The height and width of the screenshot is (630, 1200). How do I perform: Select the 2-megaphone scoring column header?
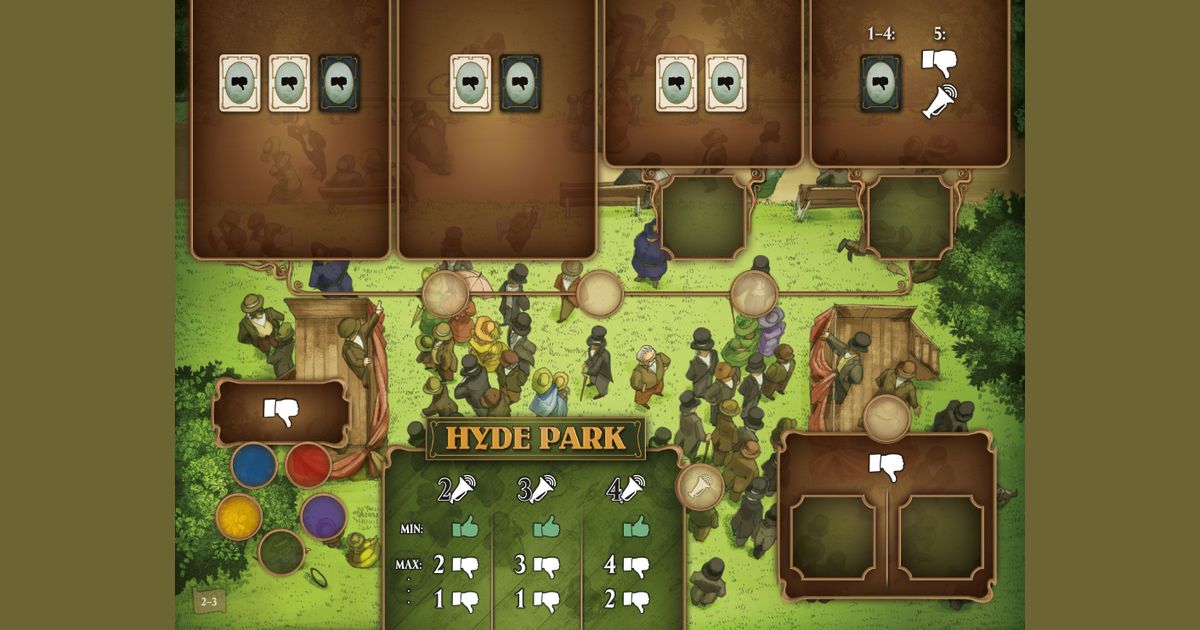[457, 489]
